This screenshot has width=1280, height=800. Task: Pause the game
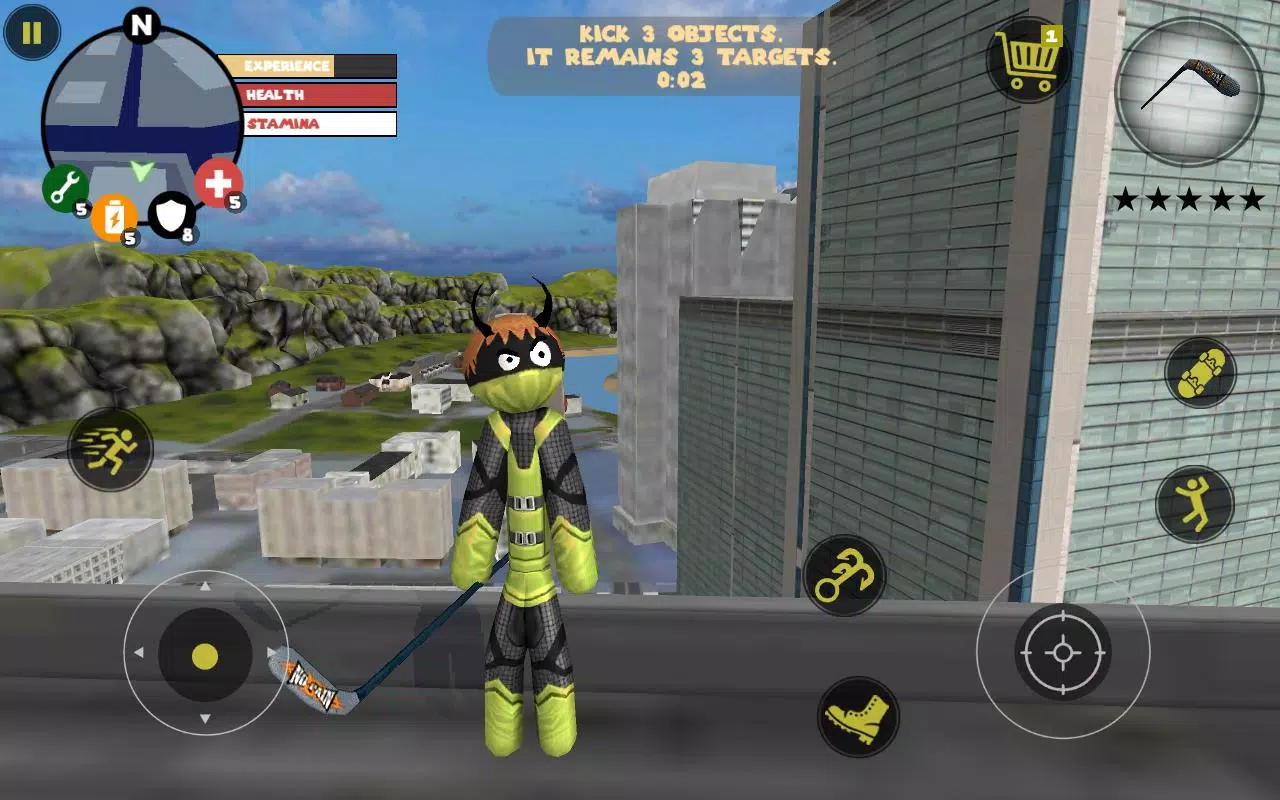(x=31, y=33)
